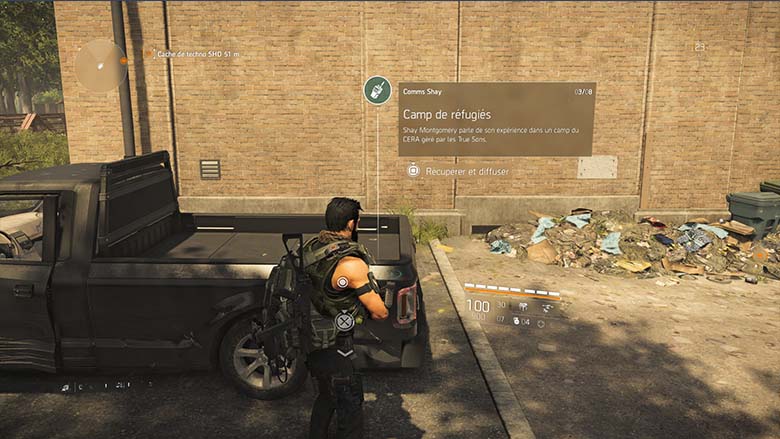Screen dimensions: 780x439
Task: Select the Cache de techno SHD objective tracker
Action: click(196, 54)
